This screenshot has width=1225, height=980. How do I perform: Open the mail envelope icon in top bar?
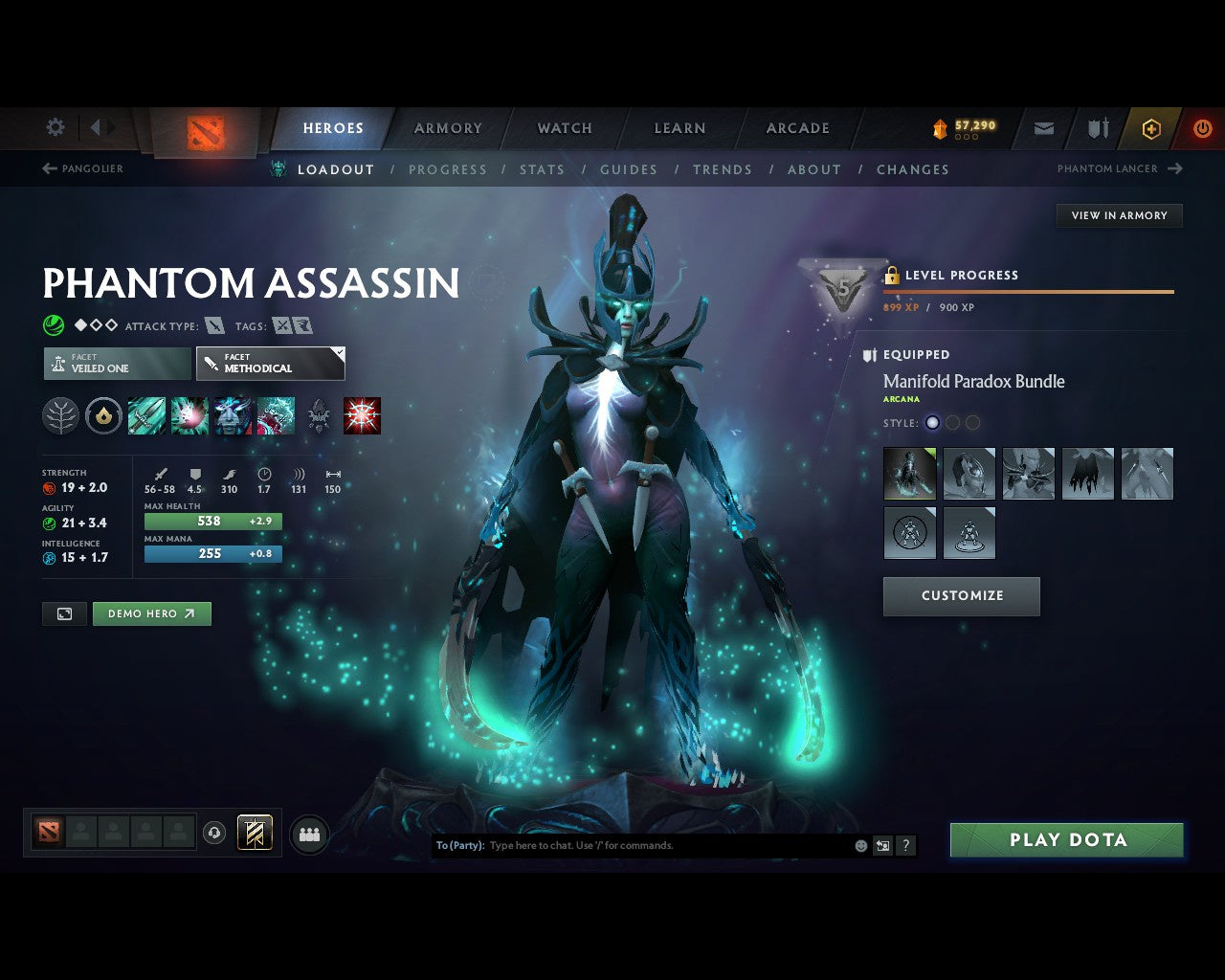[1043, 128]
